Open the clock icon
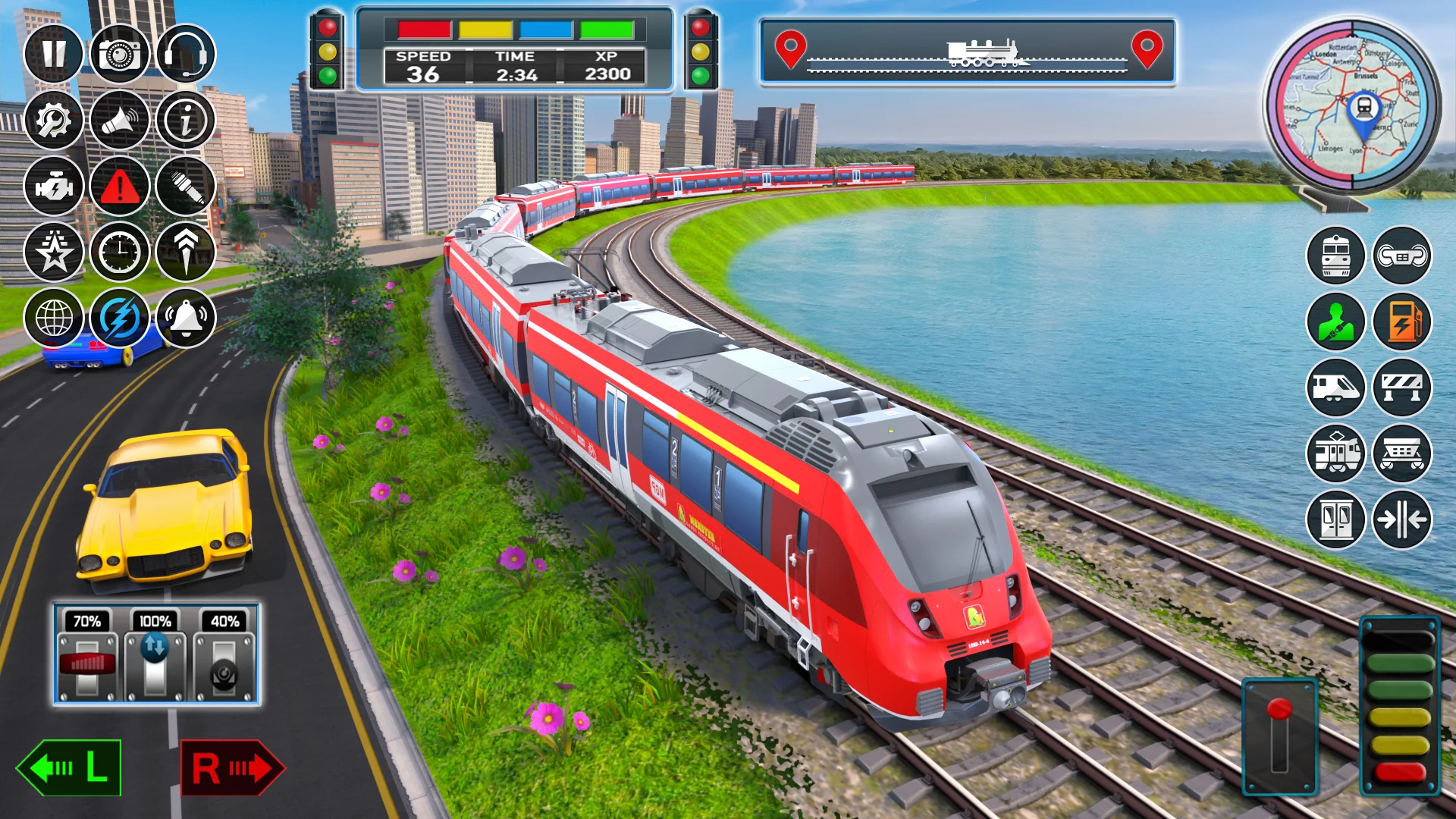Screen dimensions: 1456x819 pyautogui.click(x=120, y=252)
